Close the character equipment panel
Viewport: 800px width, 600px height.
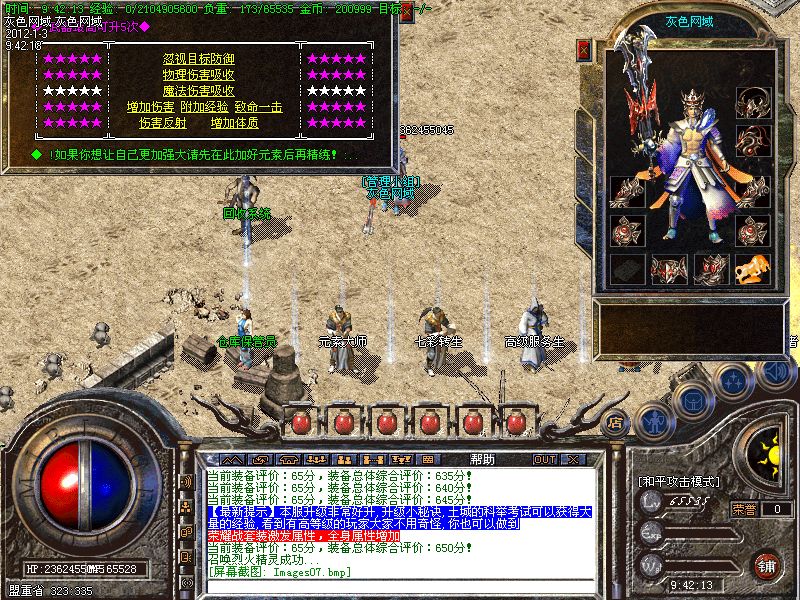tap(584, 50)
